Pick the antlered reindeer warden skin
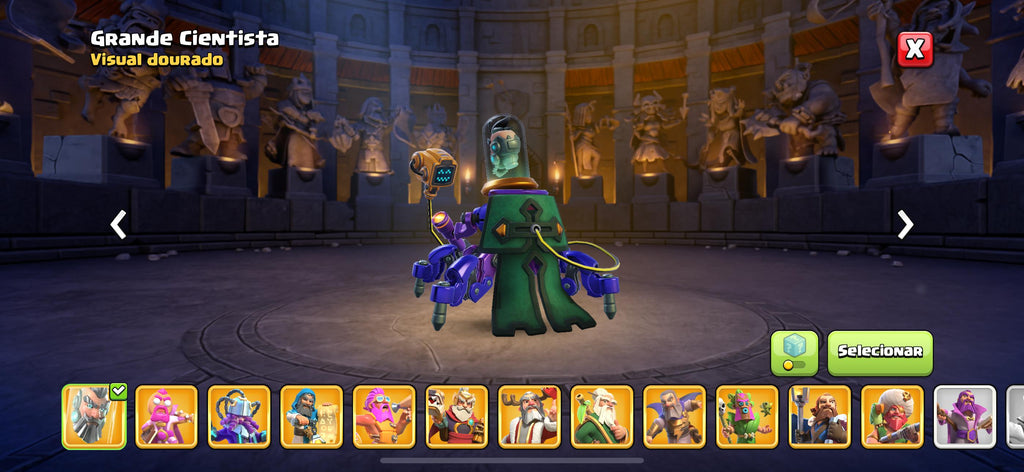The height and width of the screenshot is (472, 1024). [x=529, y=416]
